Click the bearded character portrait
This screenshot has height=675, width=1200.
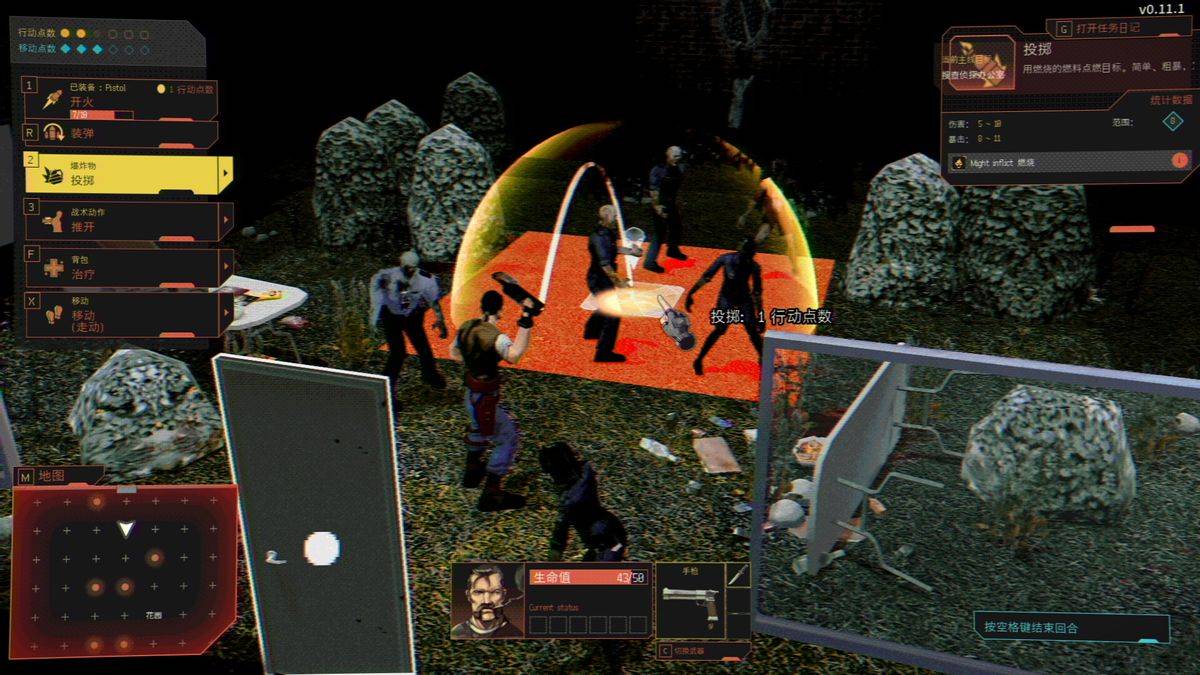coord(487,600)
